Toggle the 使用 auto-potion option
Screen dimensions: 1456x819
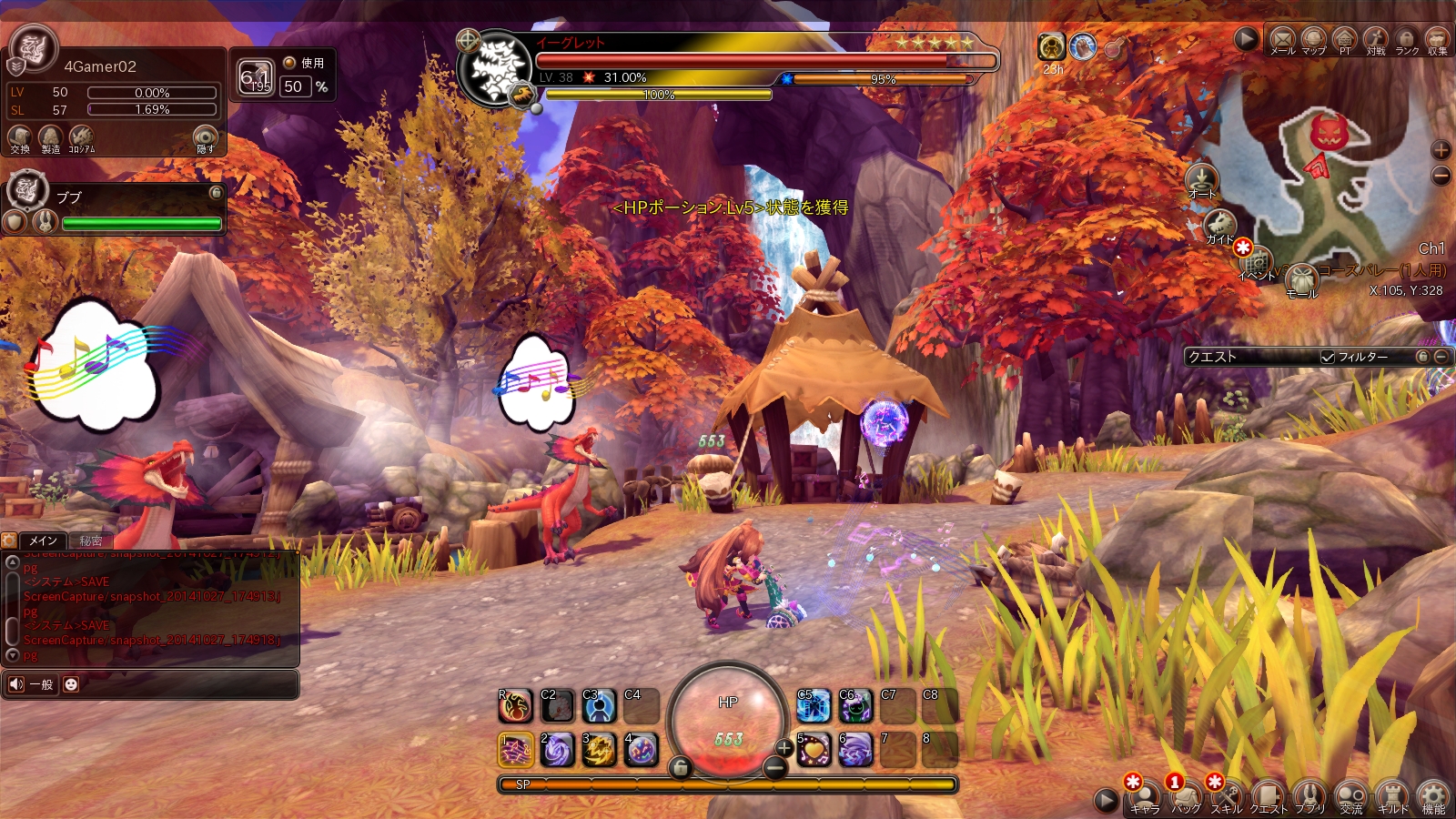(x=289, y=63)
